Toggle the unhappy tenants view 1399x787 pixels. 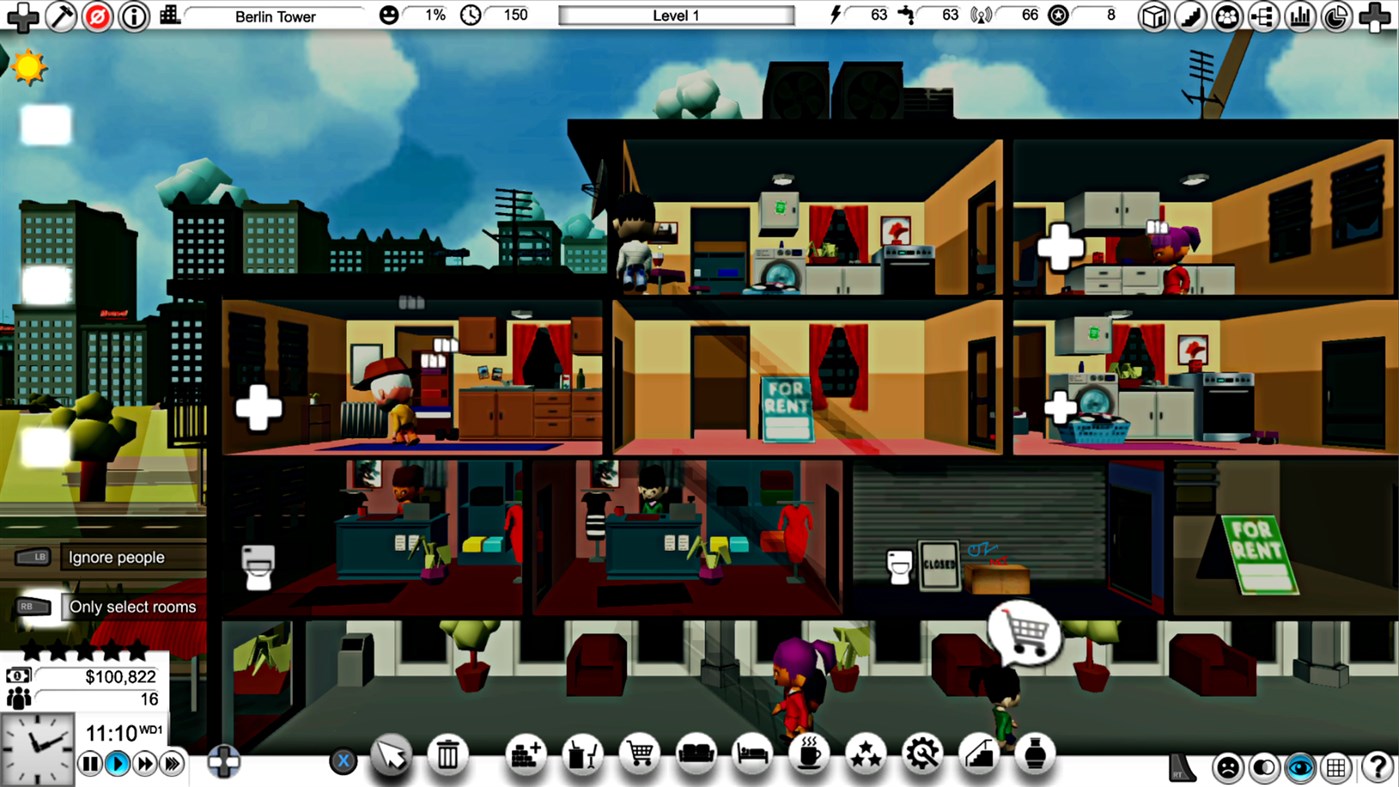tap(1227, 767)
